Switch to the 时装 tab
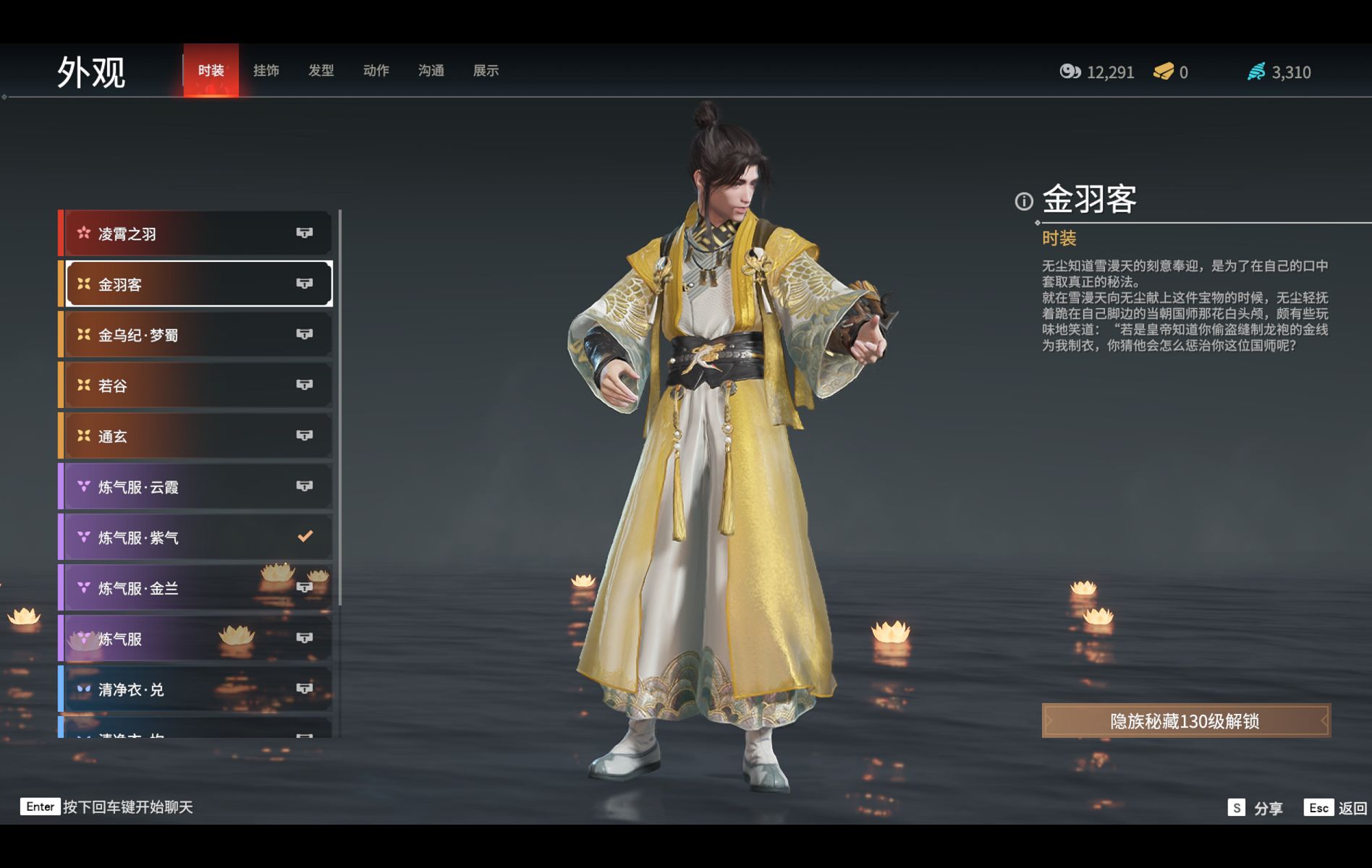 coord(211,71)
